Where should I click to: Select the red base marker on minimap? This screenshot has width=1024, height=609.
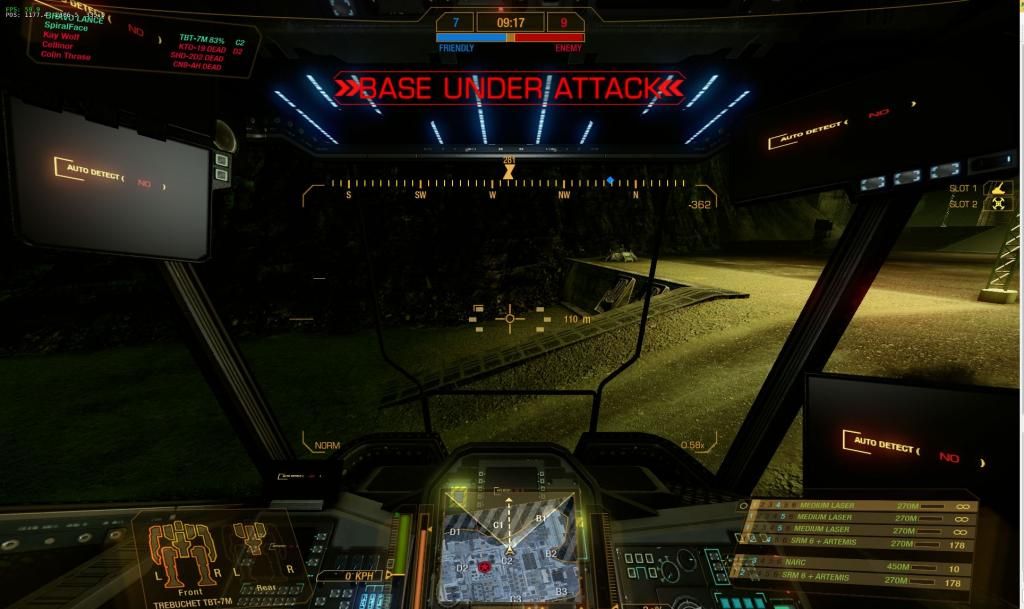[485, 566]
